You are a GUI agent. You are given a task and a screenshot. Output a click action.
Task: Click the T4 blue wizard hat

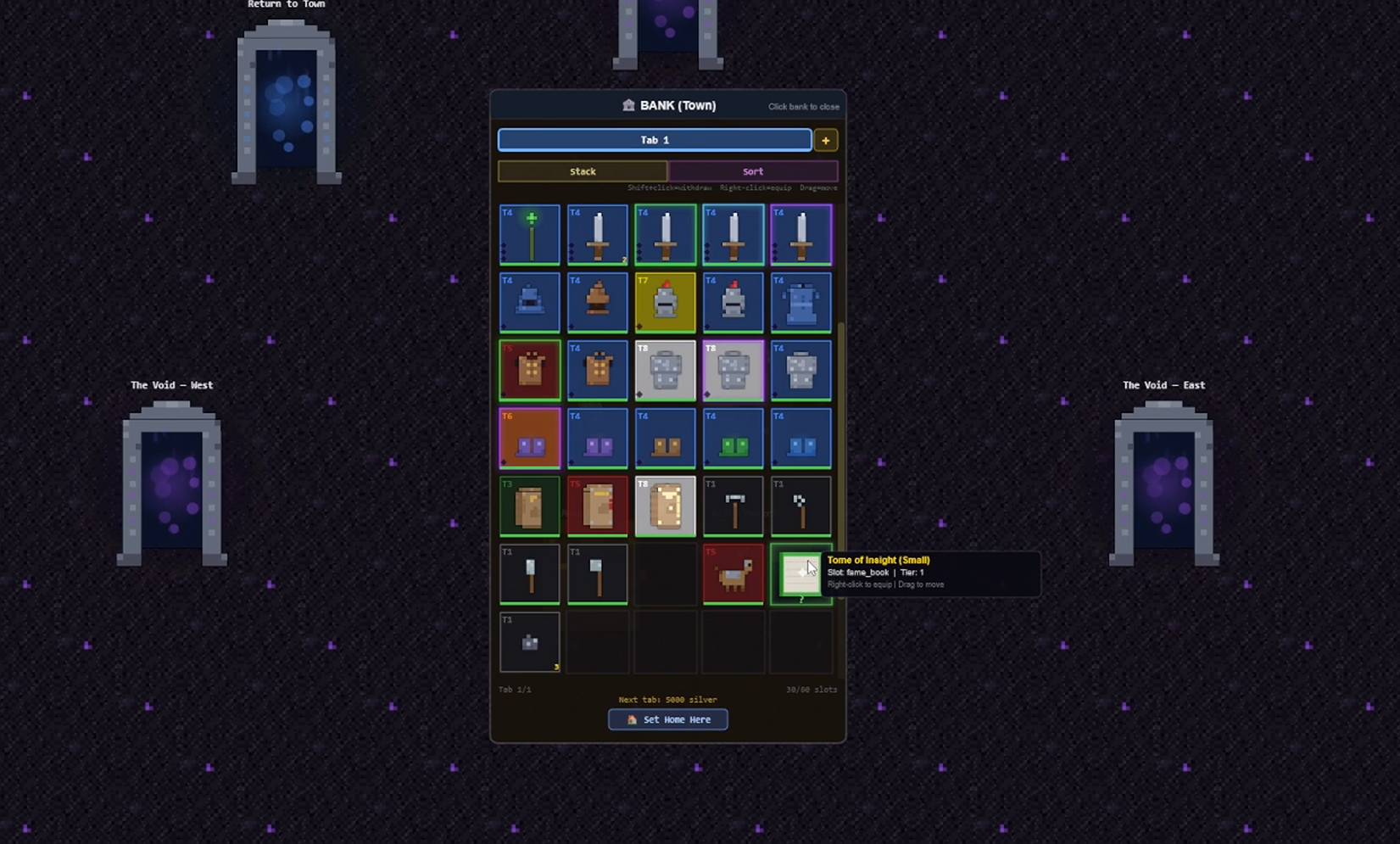pos(529,302)
